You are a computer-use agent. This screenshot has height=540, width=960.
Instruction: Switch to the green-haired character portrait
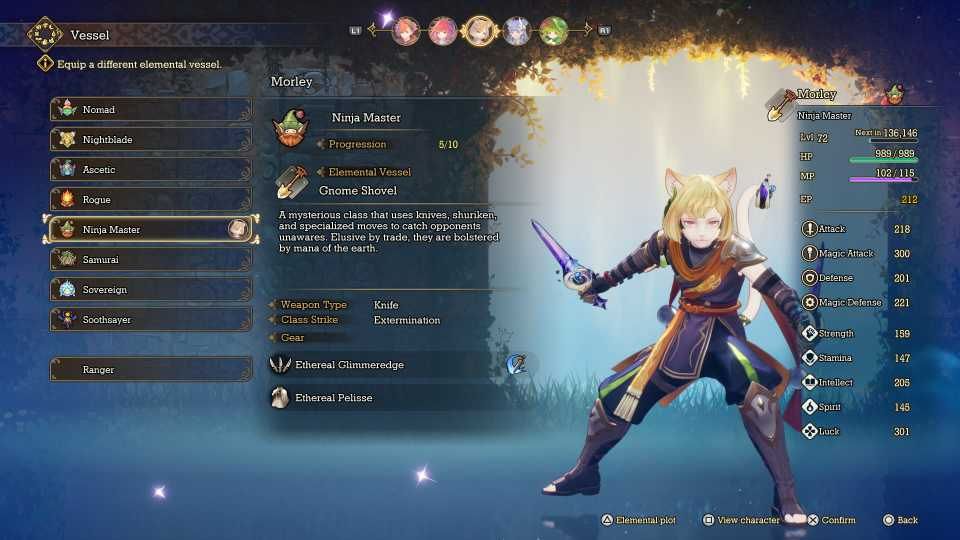pyautogui.click(x=553, y=30)
